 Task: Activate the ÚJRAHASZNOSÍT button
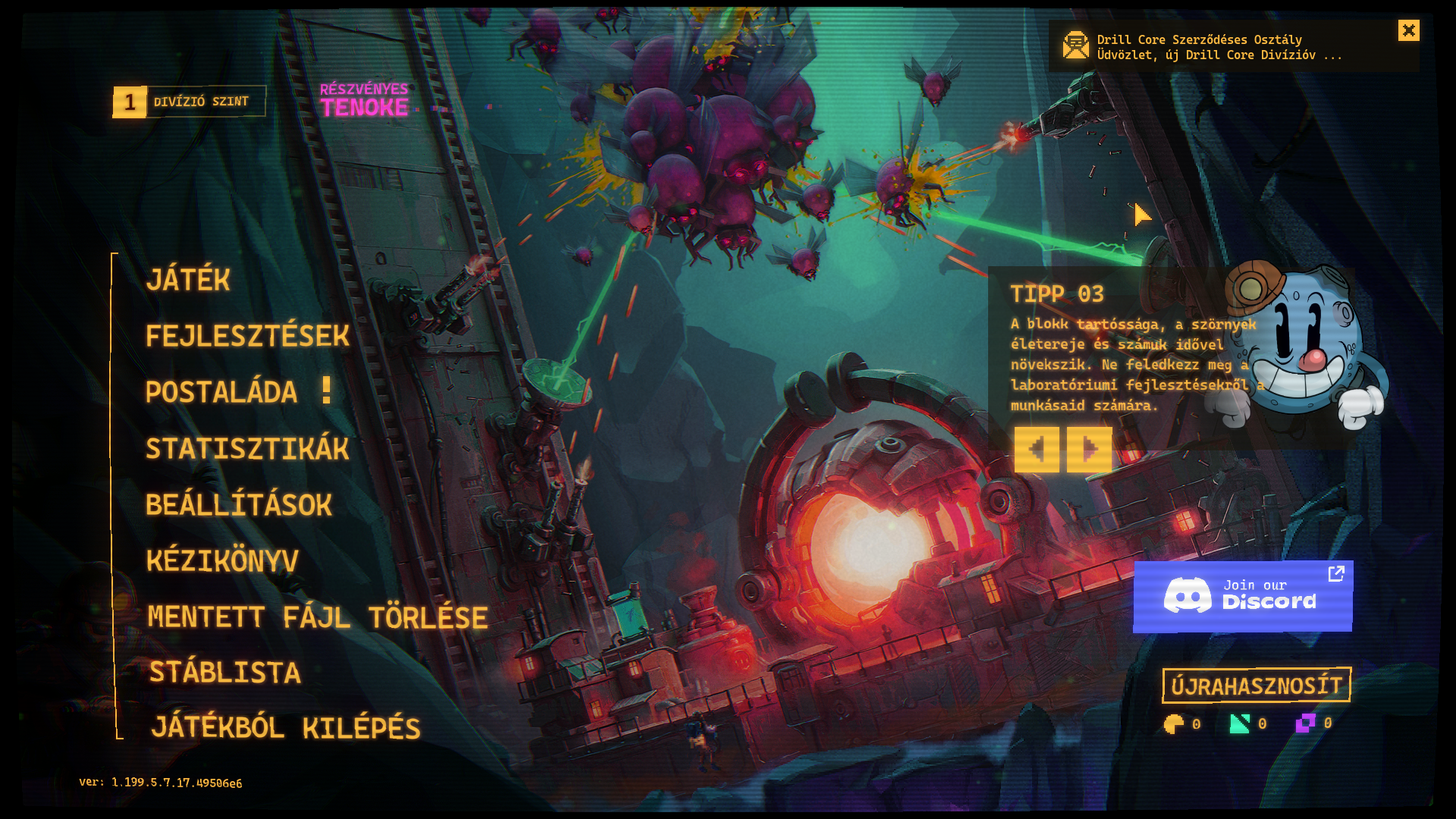[x=1256, y=686]
